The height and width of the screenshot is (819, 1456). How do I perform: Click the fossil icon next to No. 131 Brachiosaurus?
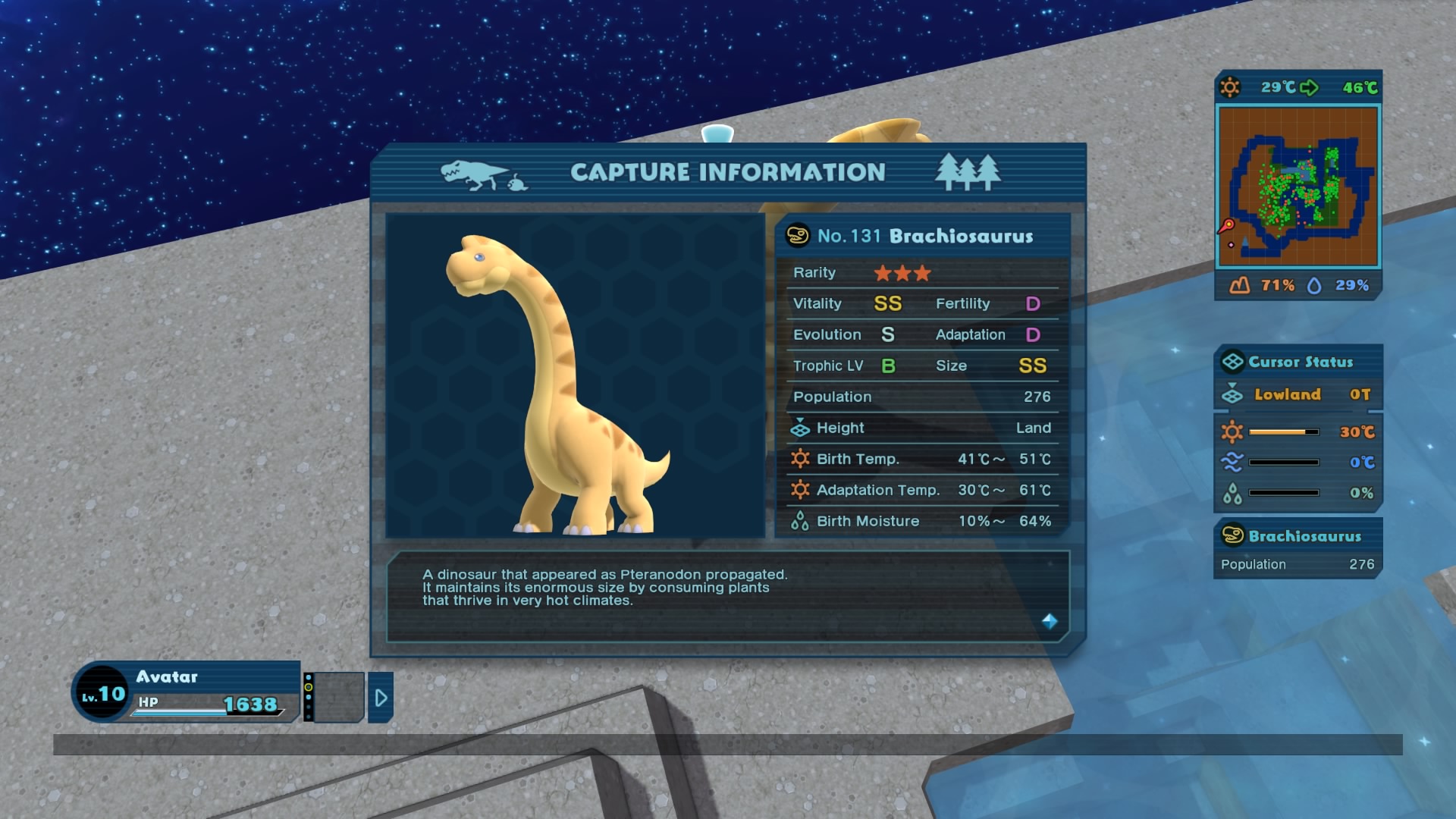pos(798,236)
